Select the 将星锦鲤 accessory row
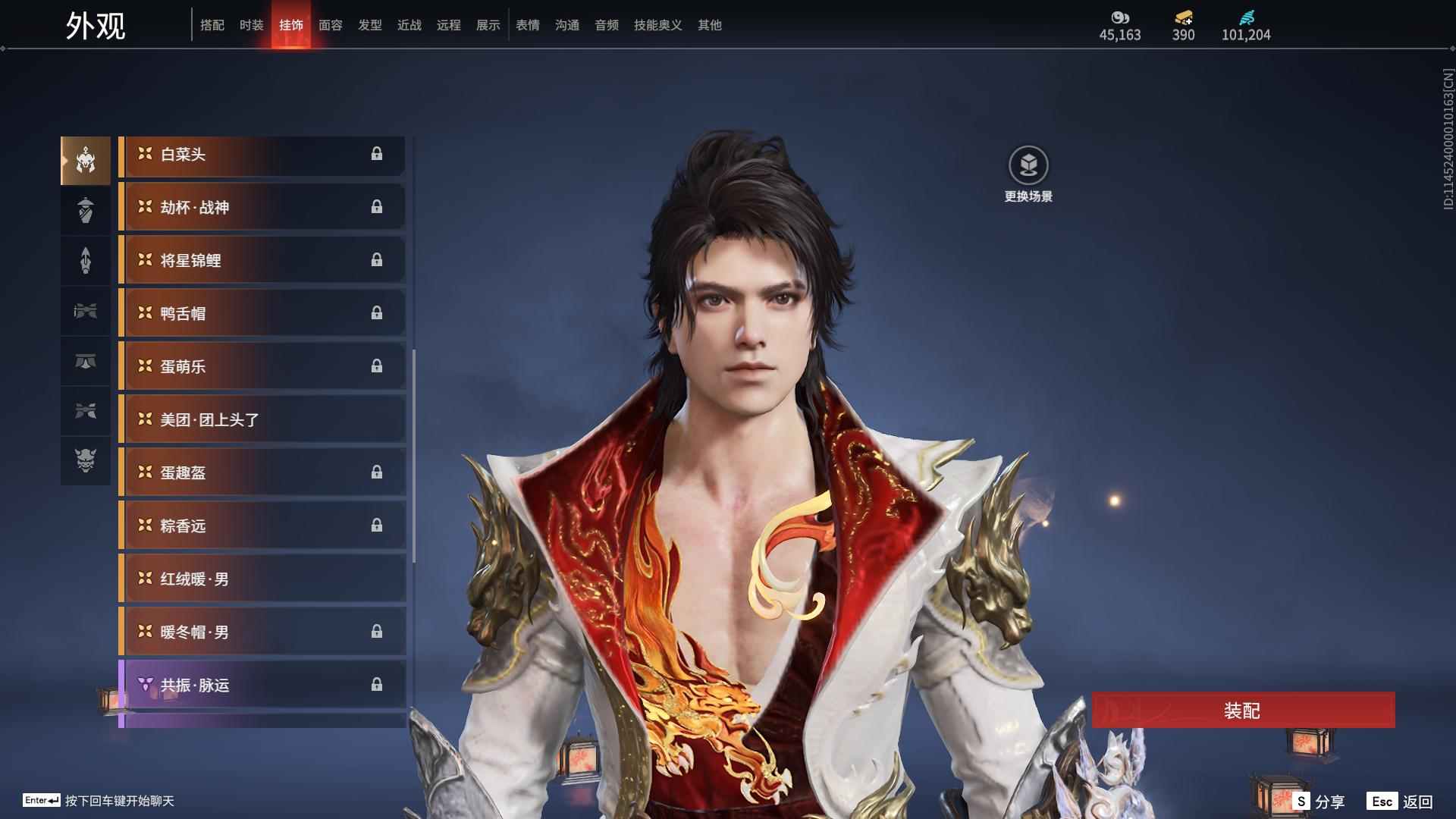The height and width of the screenshot is (819, 1456). (262, 261)
